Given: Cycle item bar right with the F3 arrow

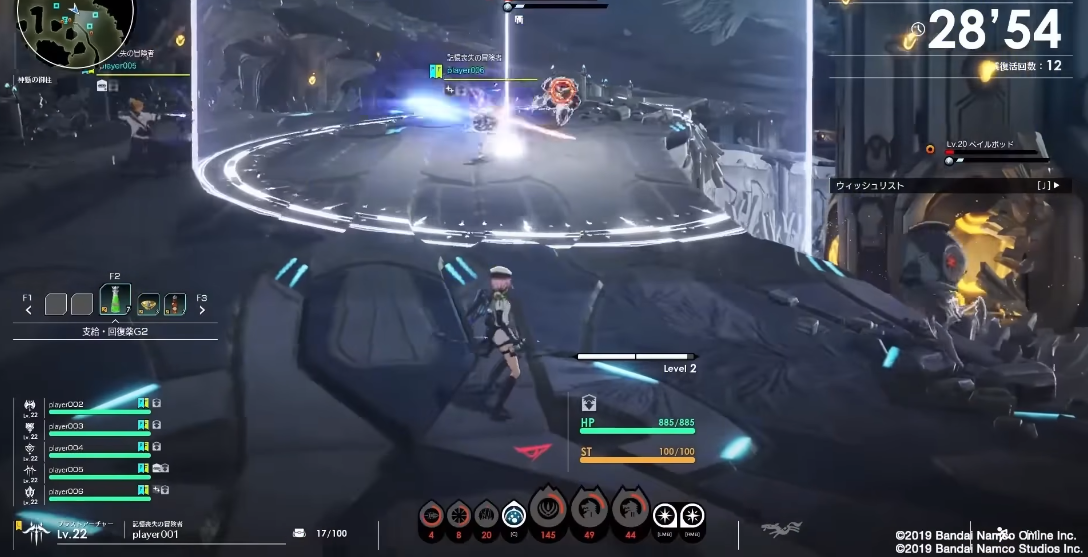Looking at the screenshot, I should click(x=202, y=309).
